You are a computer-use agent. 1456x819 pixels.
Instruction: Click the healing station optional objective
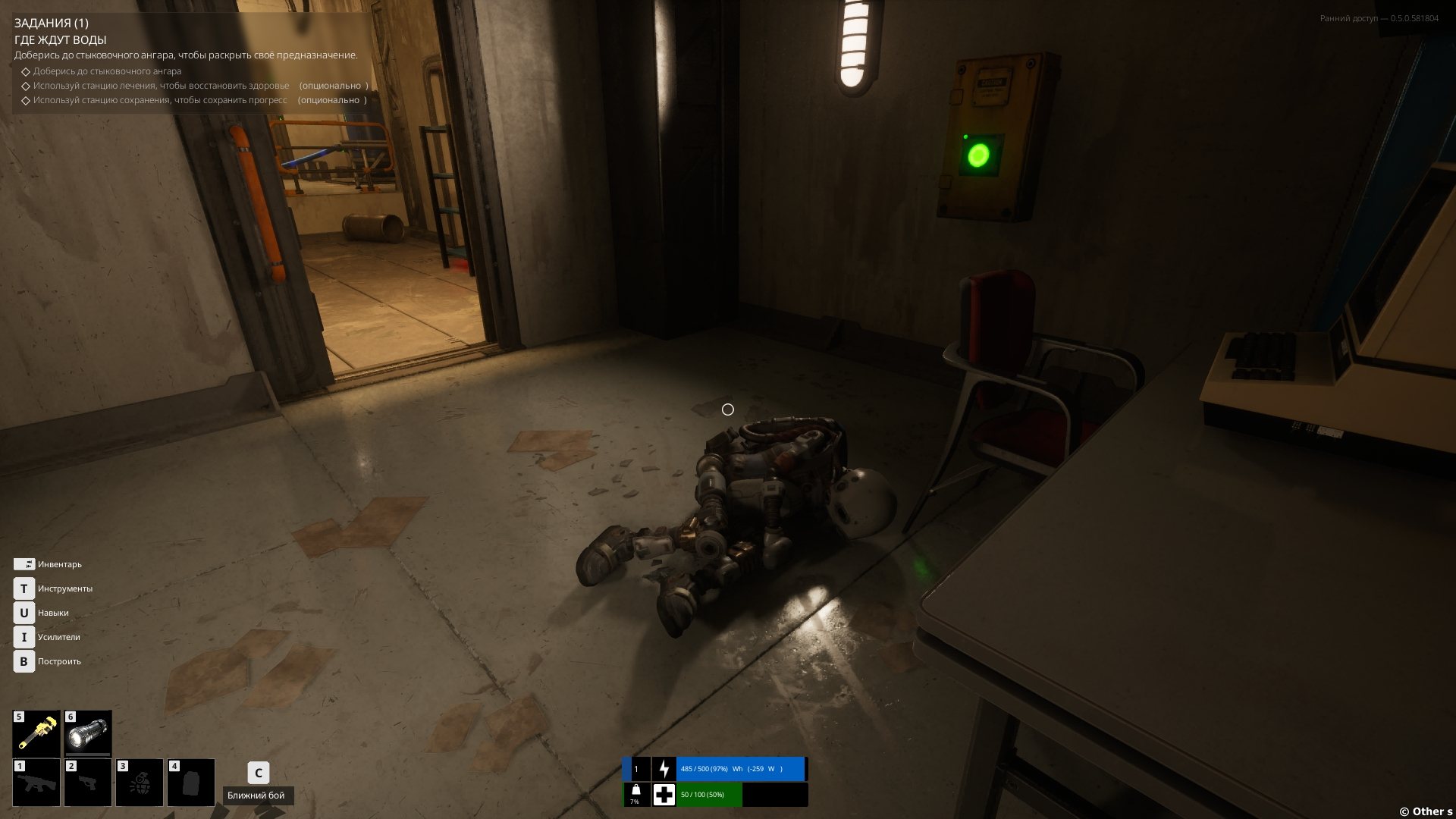click(x=161, y=86)
